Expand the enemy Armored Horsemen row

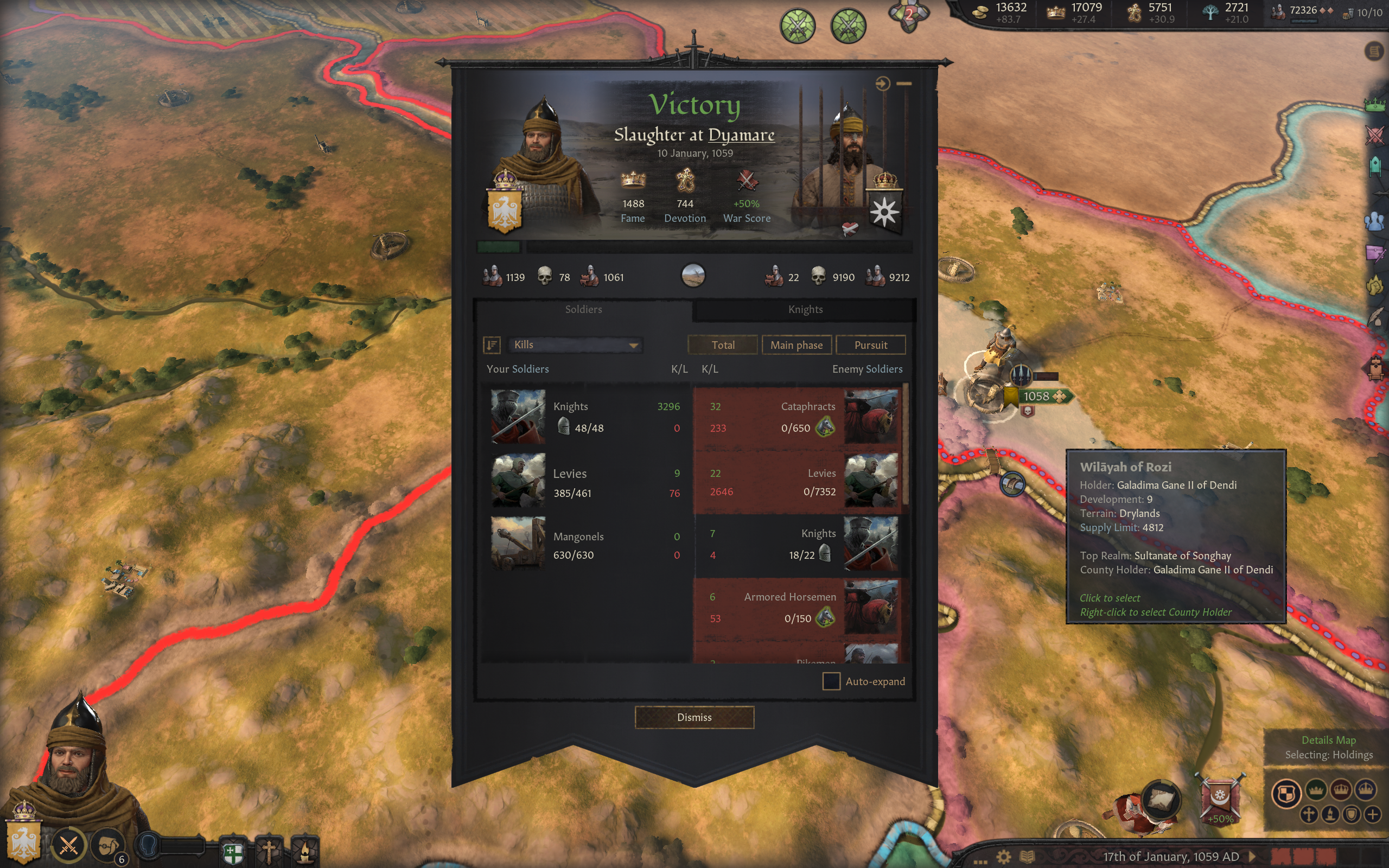(x=798, y=608)
